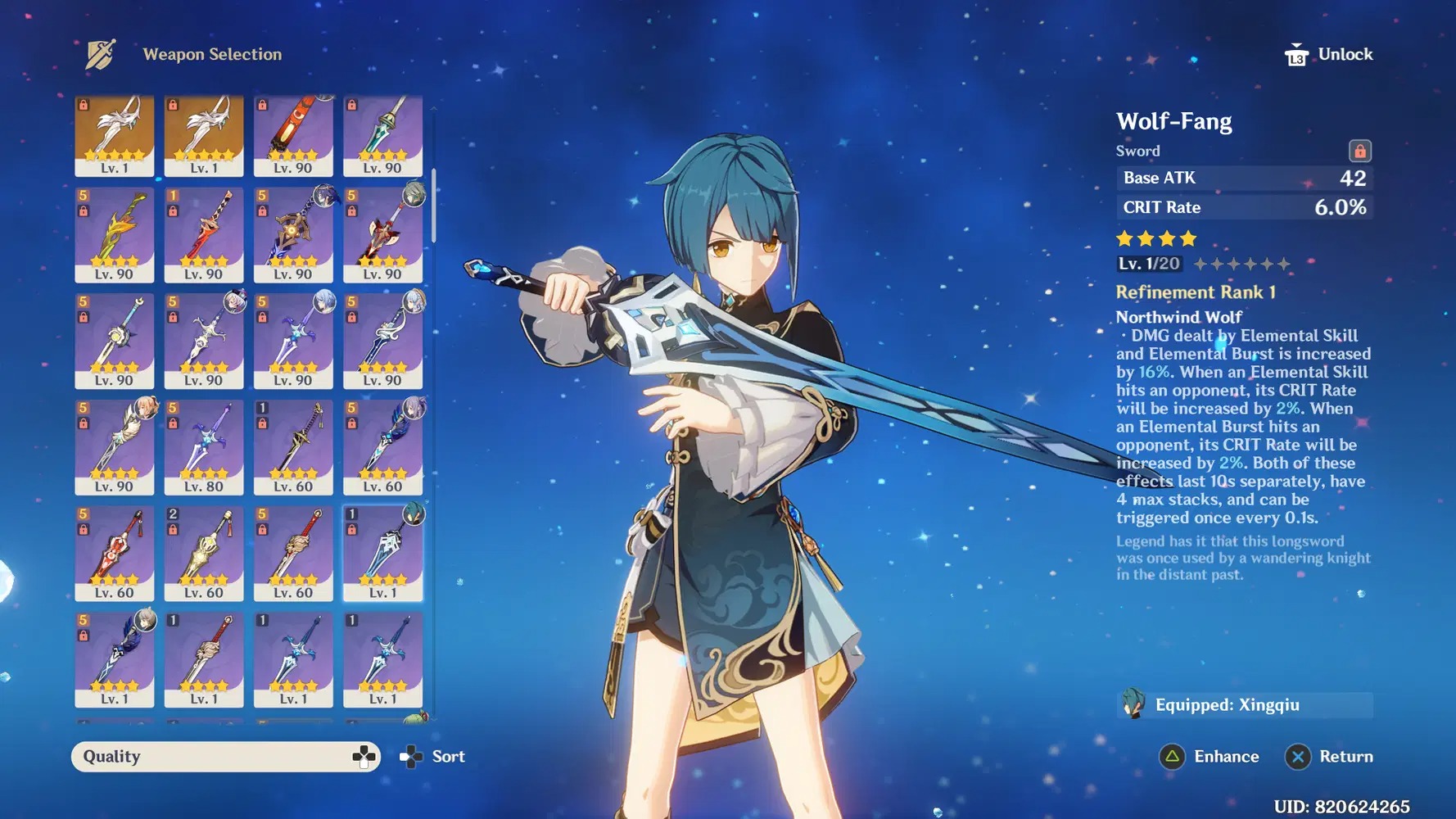Select the Refinement 2 golden Lv.60 sword
1456x819 pixels.
(204, 551)
